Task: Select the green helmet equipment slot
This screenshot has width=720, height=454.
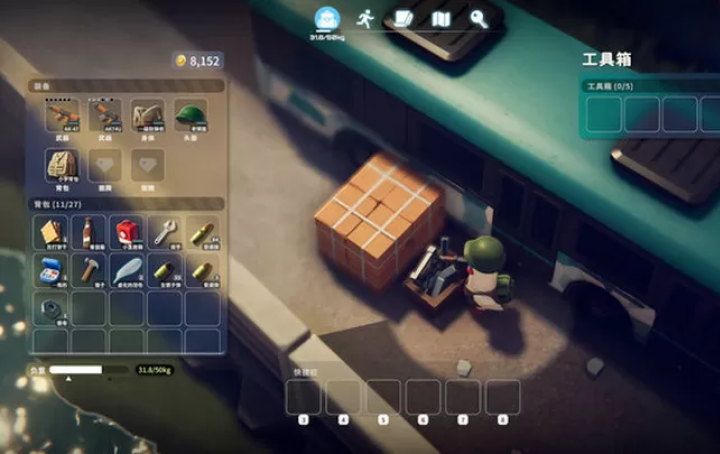Action: pos(190,117)
